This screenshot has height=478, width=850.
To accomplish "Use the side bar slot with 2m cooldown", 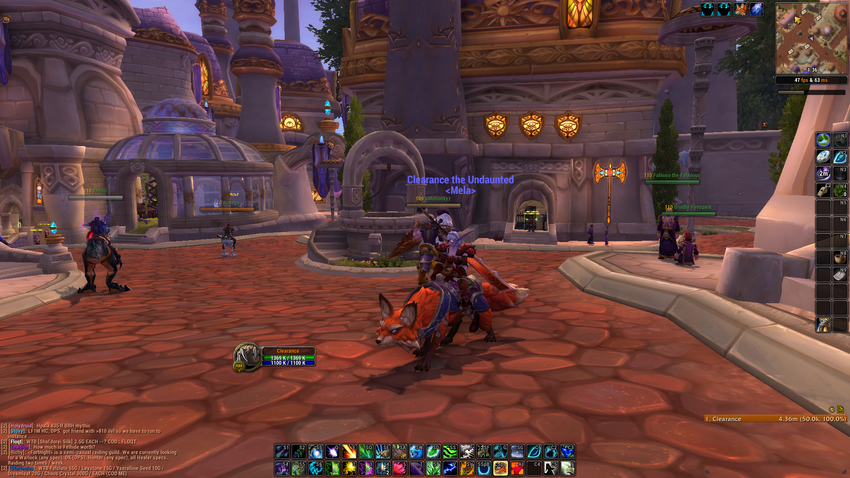I will point(823,173).
